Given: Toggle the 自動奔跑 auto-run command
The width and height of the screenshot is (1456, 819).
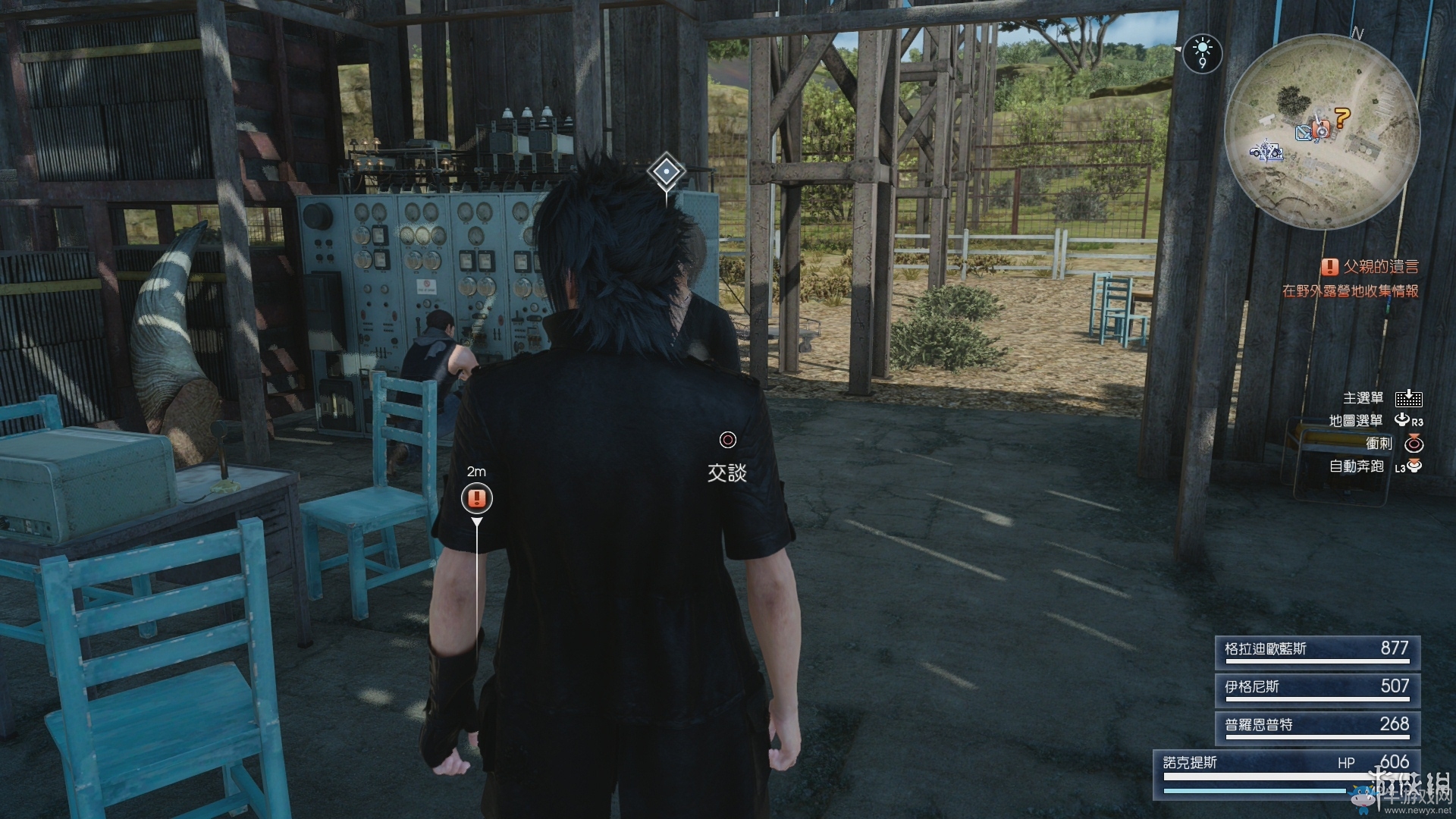Looking at the screenshot, I should 1374,466.
